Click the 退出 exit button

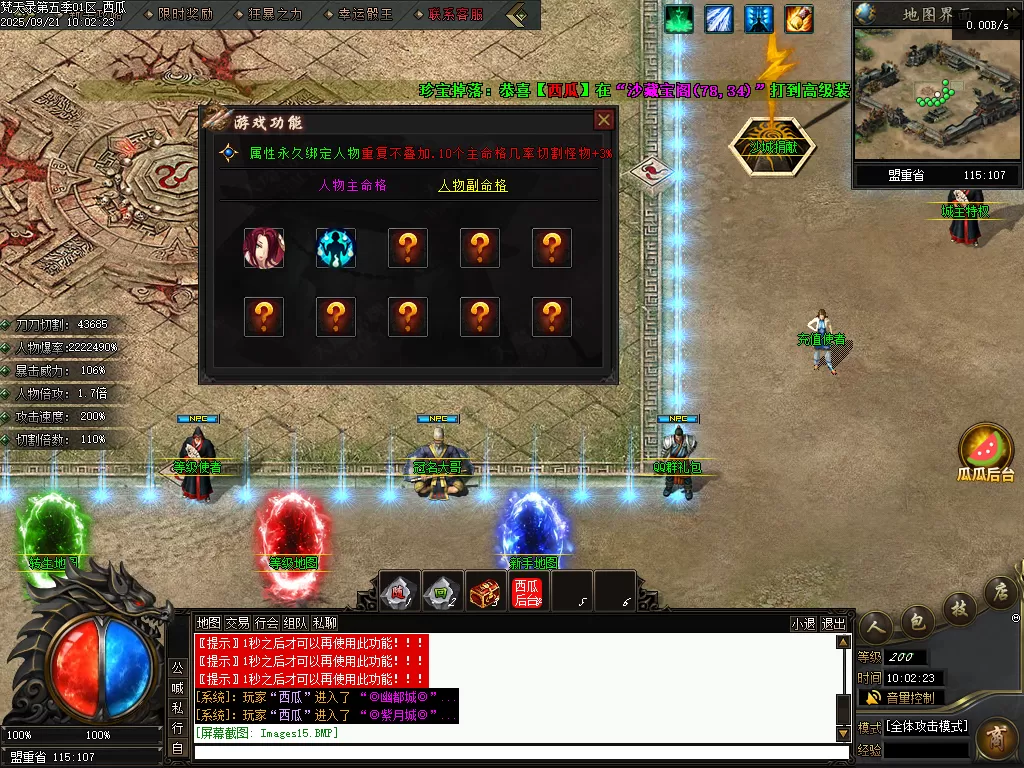coord(833,623)
